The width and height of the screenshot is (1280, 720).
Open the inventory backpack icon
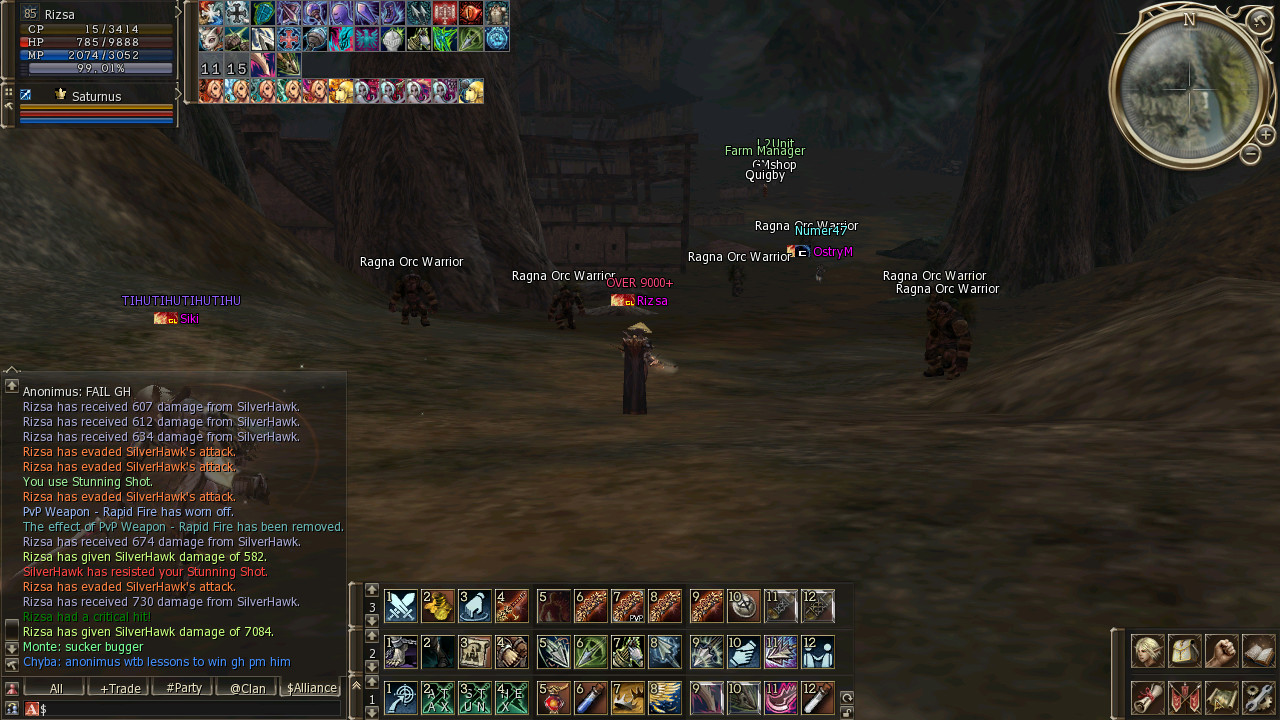point(1185,651)
